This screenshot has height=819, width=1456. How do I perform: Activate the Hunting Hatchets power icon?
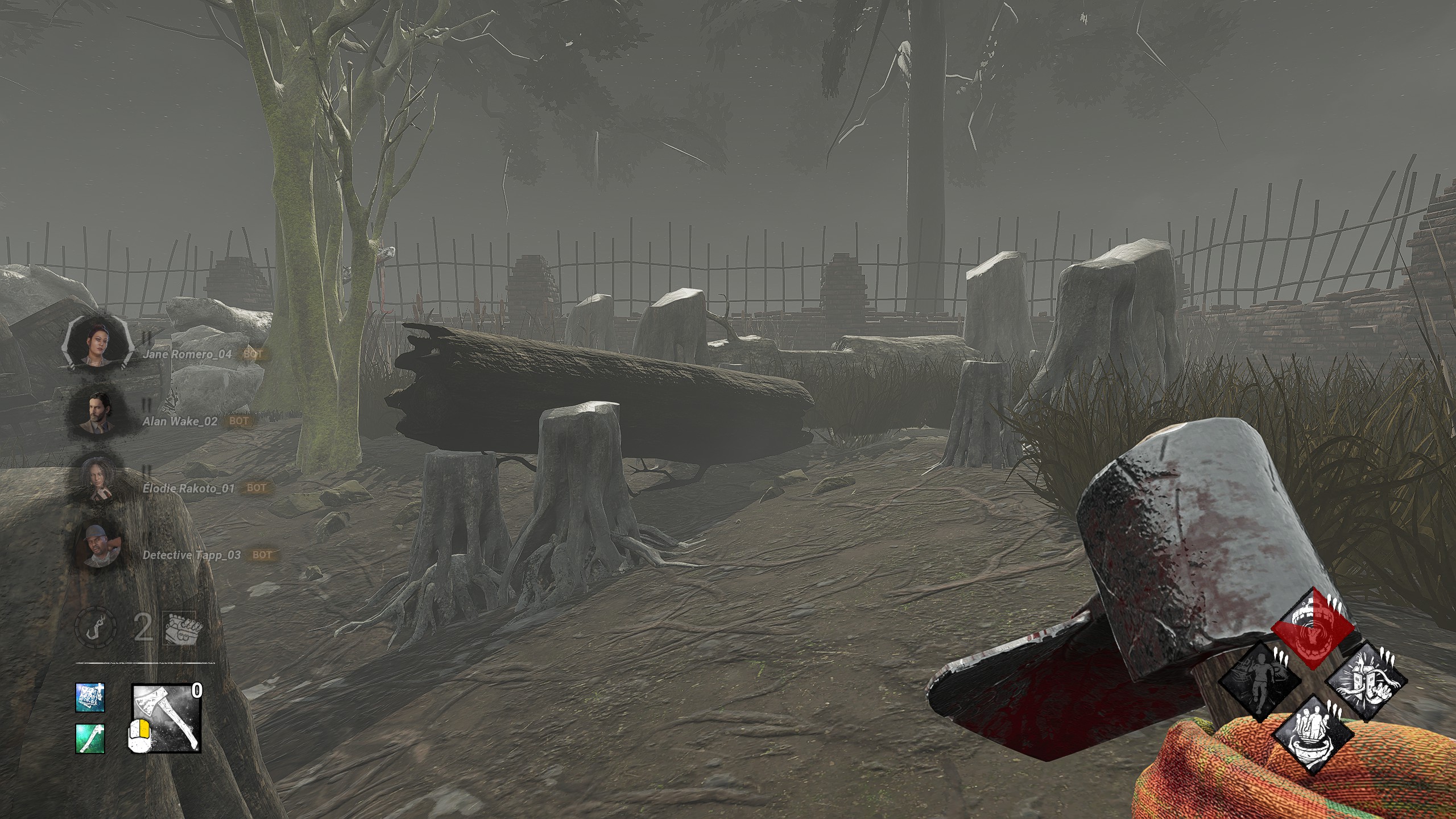tap(166, 717)
